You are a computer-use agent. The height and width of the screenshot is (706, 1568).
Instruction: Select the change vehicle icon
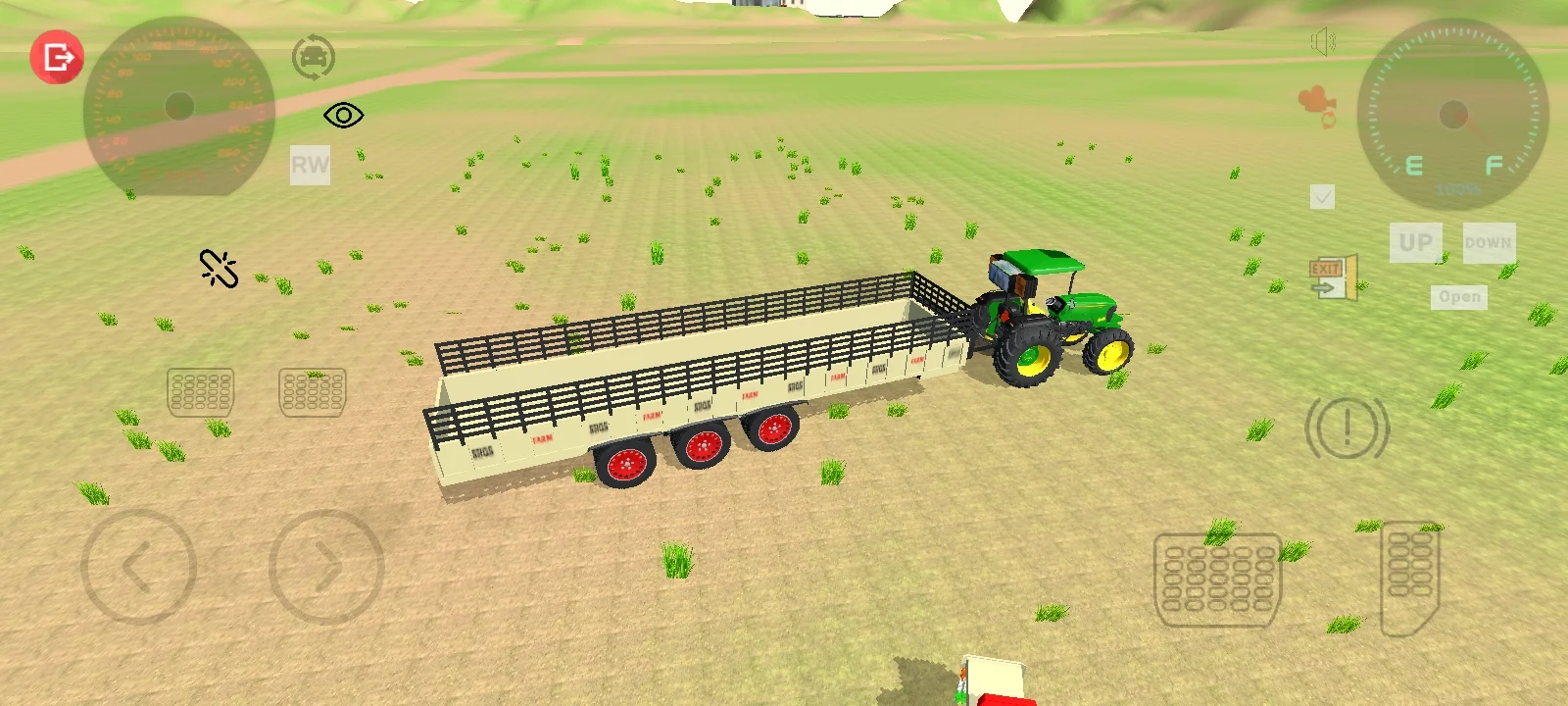tap(312, 57)
